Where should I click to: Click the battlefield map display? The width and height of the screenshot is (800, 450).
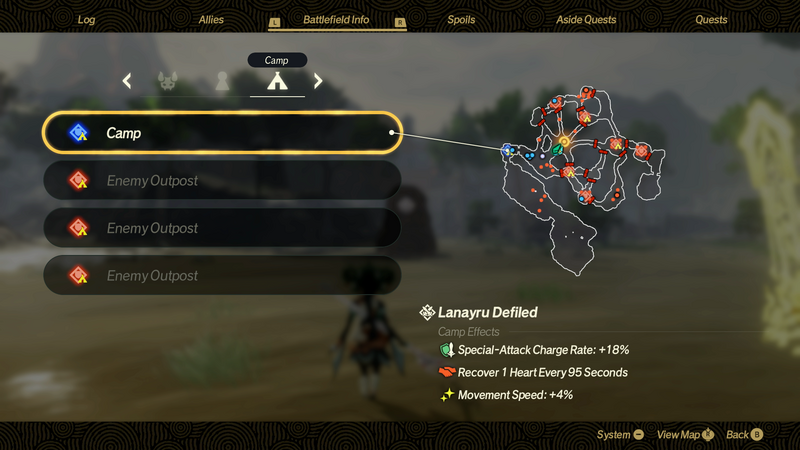[x=580, y=180]
